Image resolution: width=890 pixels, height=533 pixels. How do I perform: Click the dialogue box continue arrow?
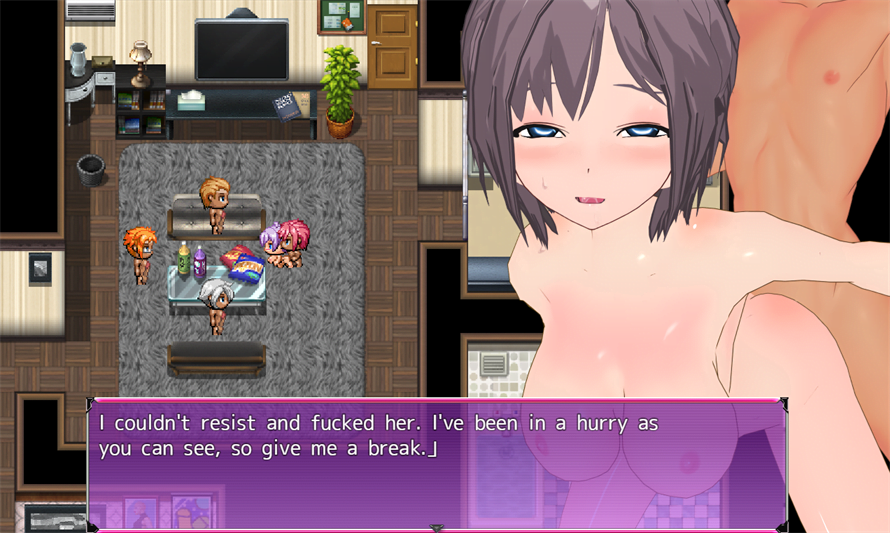(x=436, y=526)
